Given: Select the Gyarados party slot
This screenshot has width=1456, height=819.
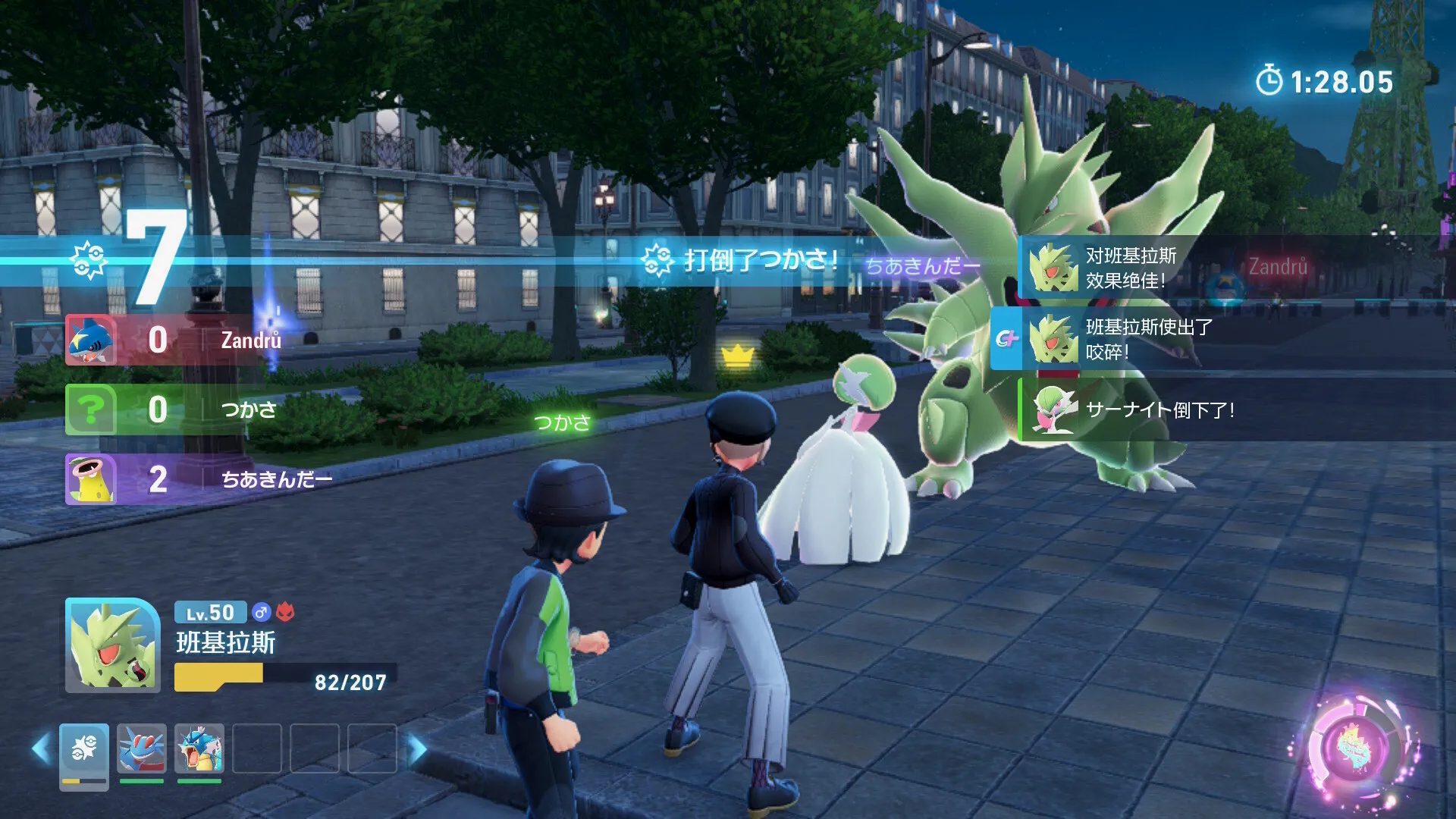Looking at the screenshot, I should coord(199,749).
